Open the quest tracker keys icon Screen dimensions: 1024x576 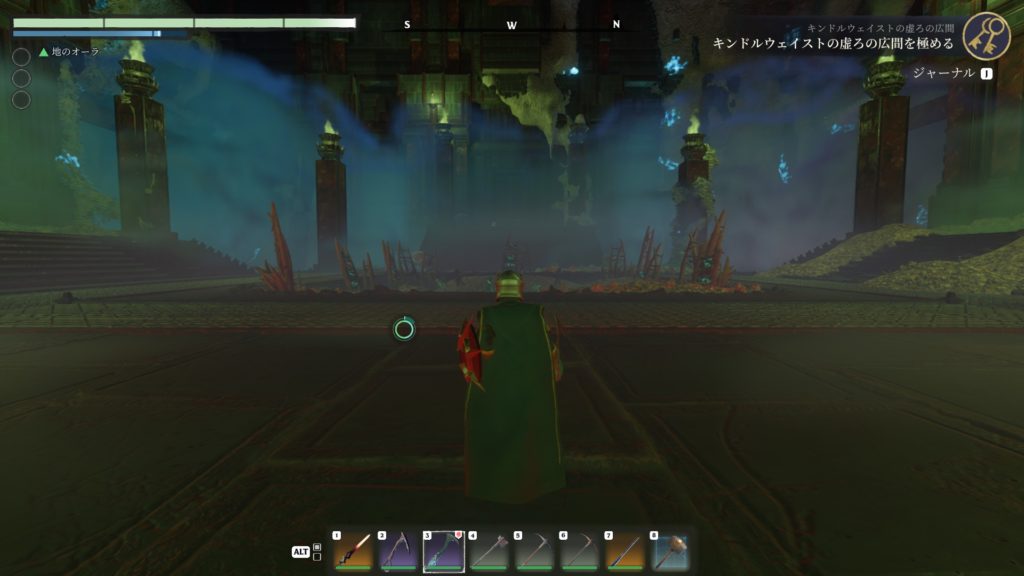click(985, 36)
